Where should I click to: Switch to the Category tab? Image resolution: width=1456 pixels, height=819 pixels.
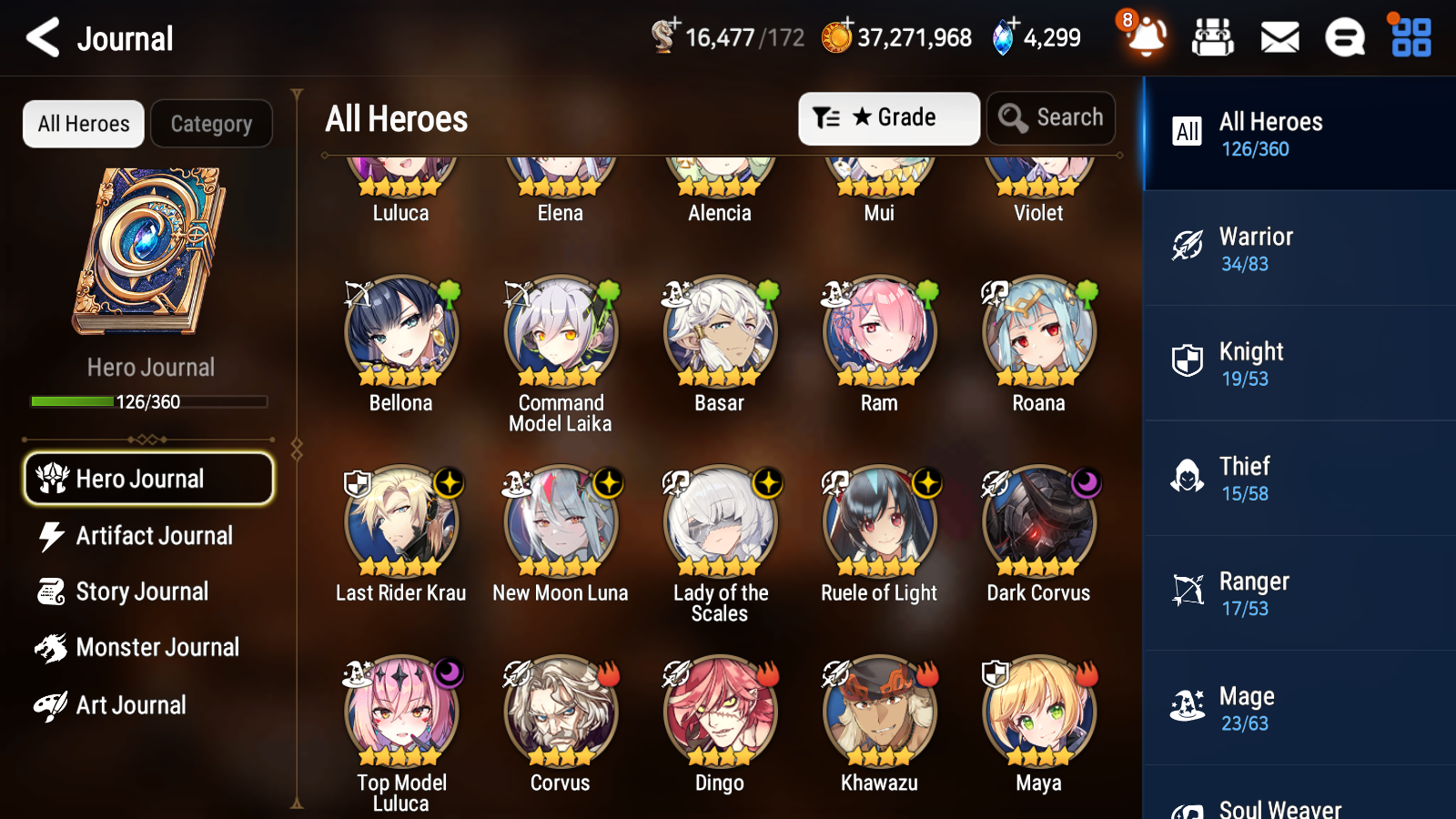[211, 124]
